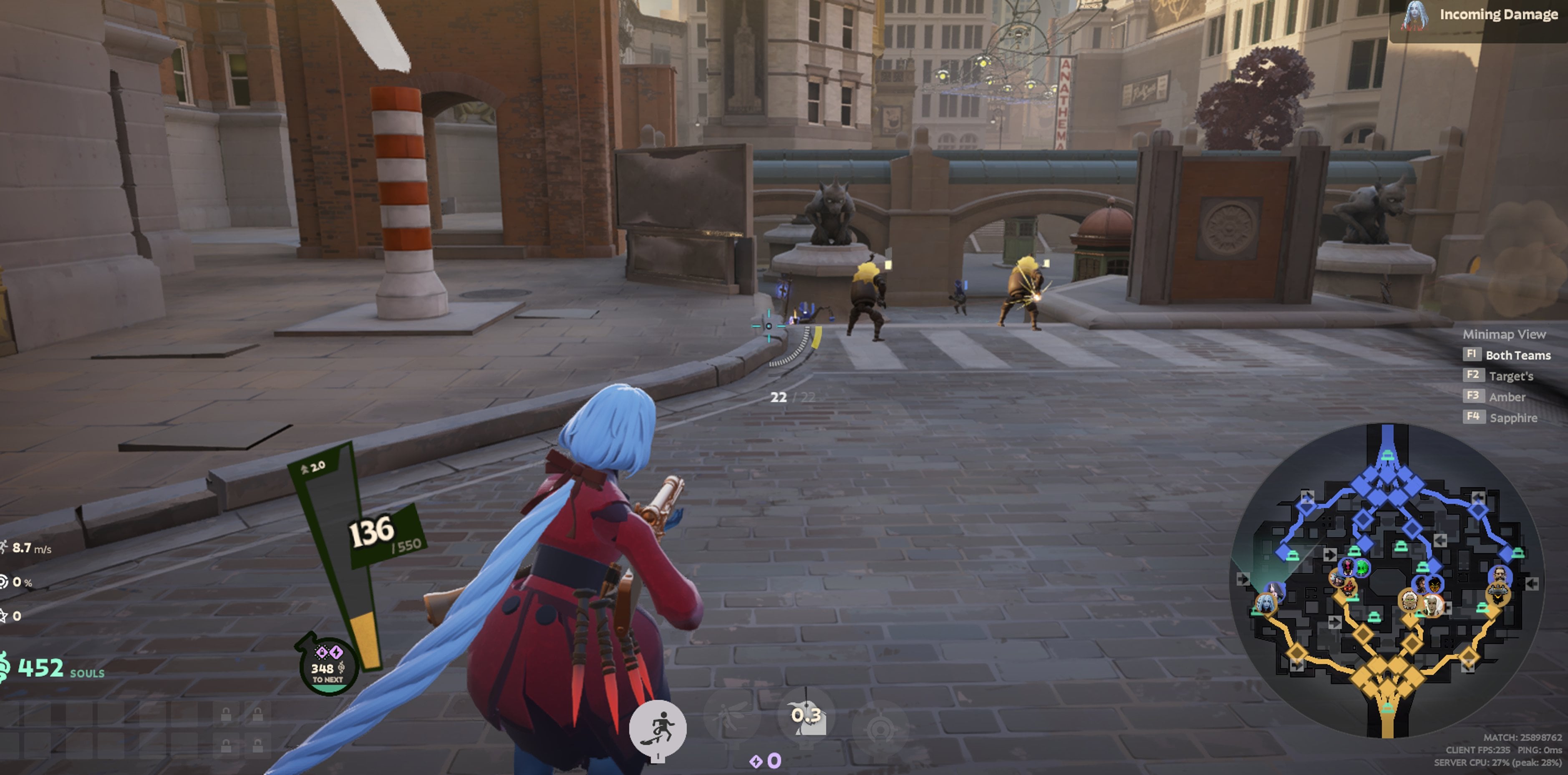Activate the running figure ability icon
Viewport: 1568px width, 775px height.
tap(658, 728)
